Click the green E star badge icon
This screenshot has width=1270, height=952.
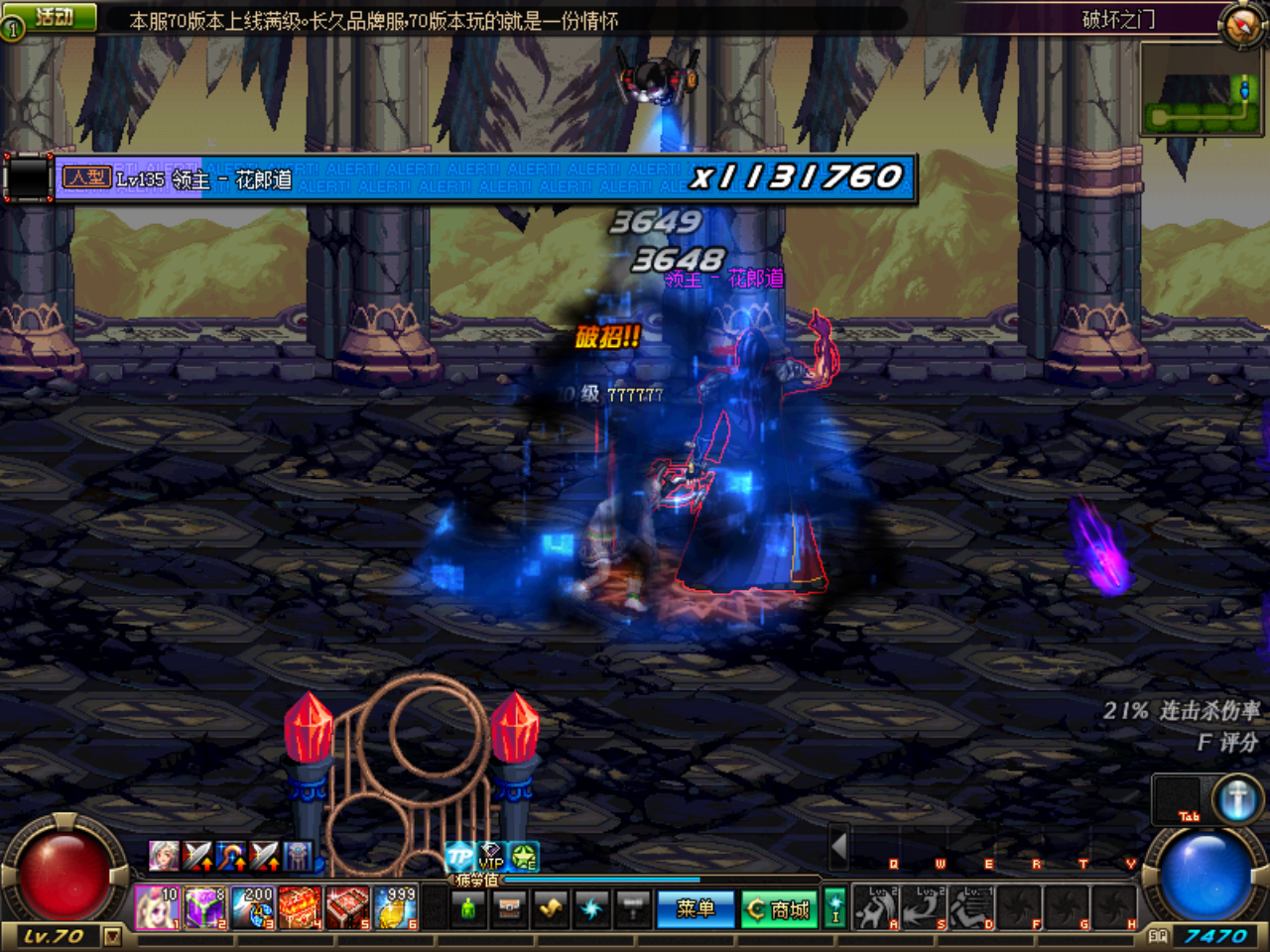(522, 857)
